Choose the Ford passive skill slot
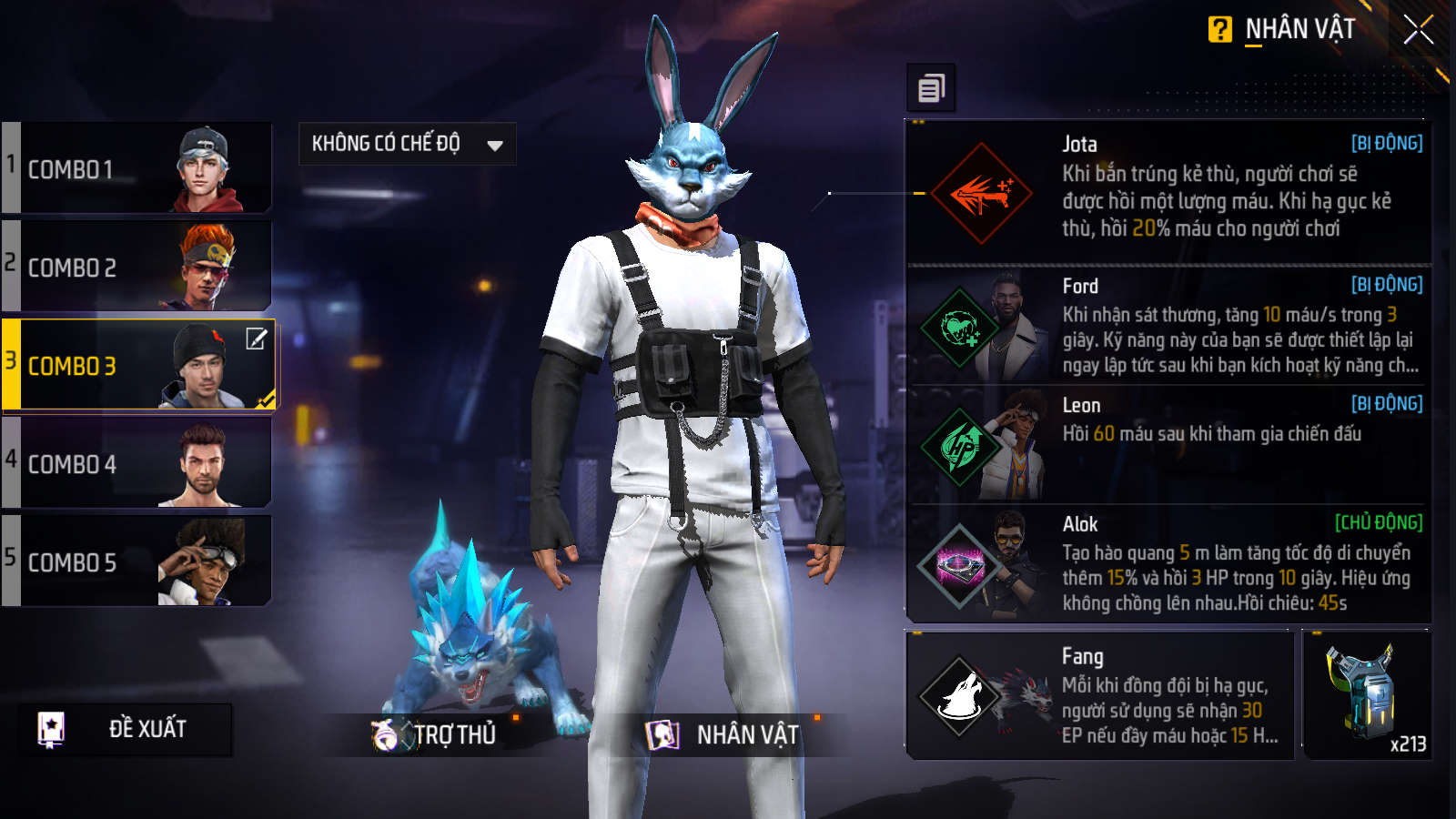 point(1168,326)
